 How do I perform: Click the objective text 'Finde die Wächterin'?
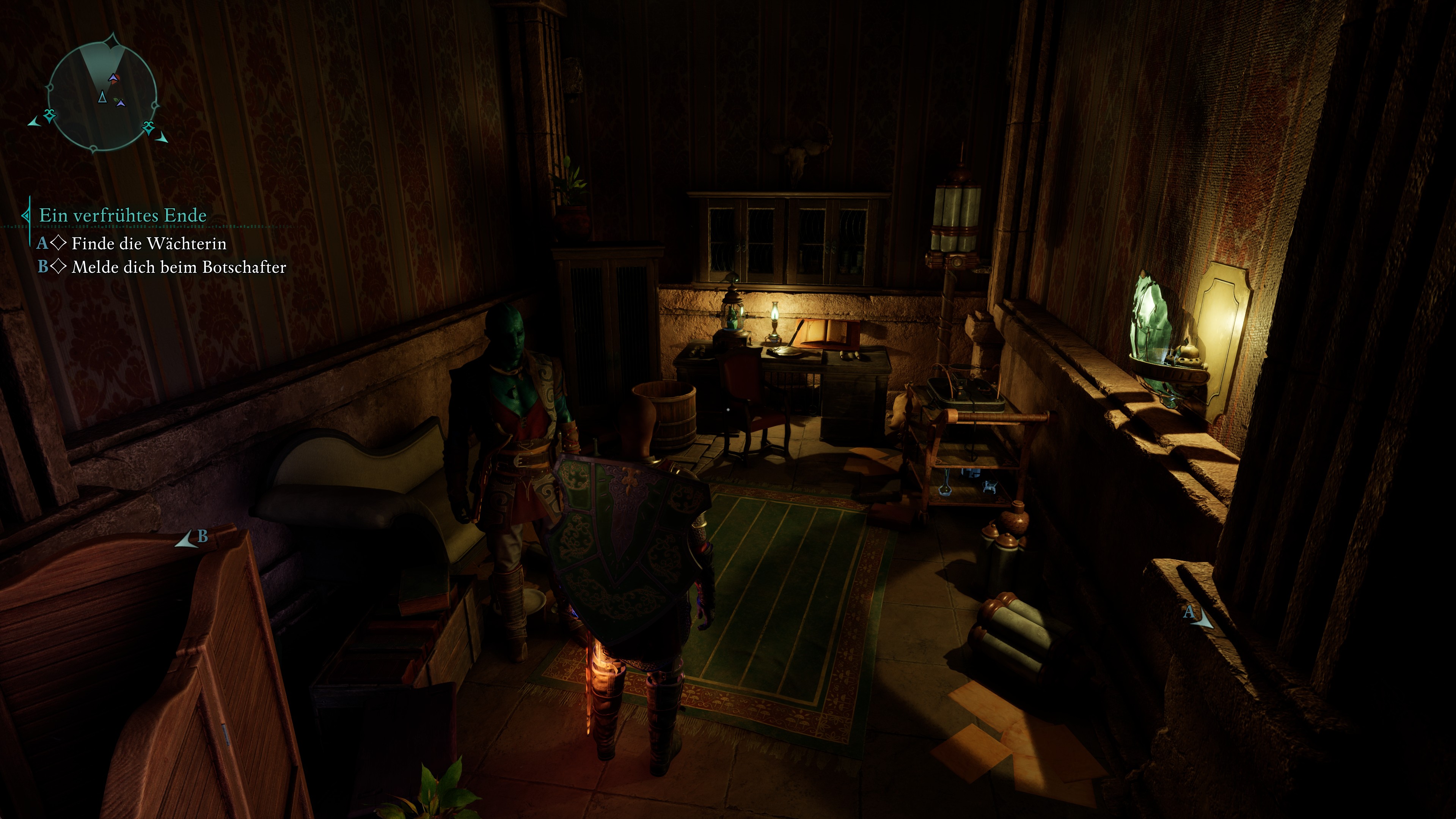[x=149, y=244]
